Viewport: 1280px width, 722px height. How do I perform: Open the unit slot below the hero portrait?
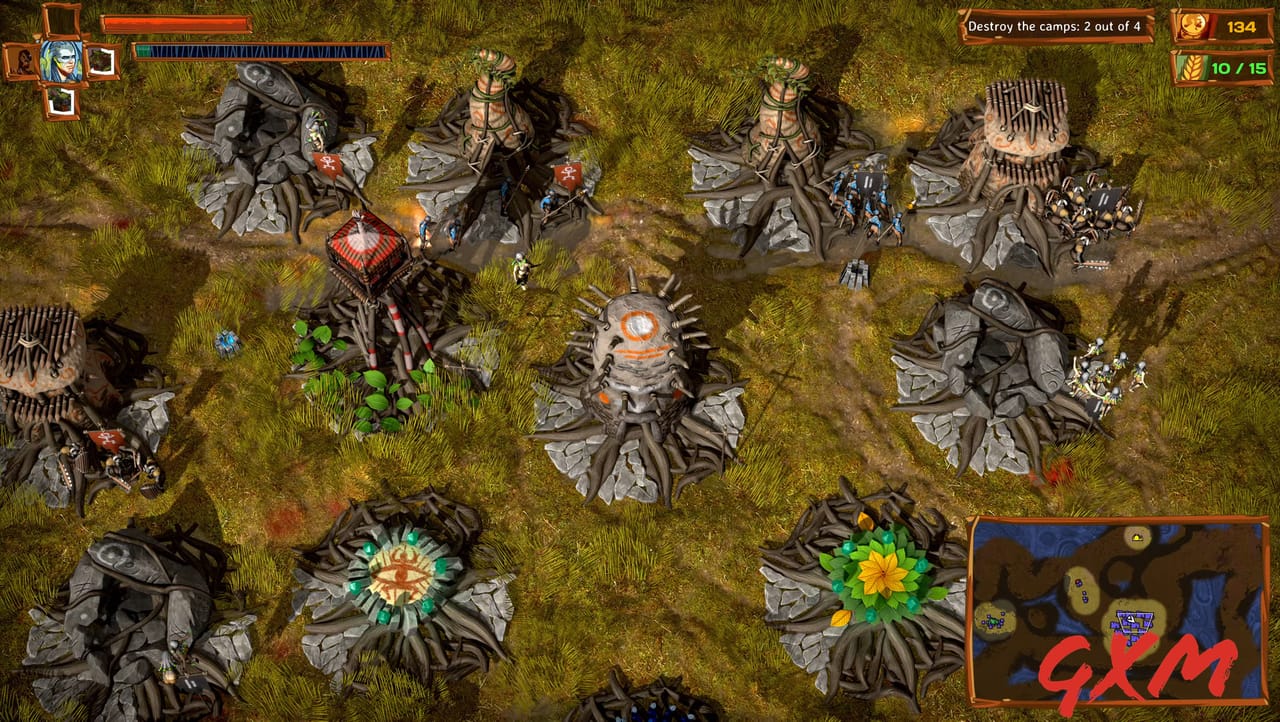[64, 100]
